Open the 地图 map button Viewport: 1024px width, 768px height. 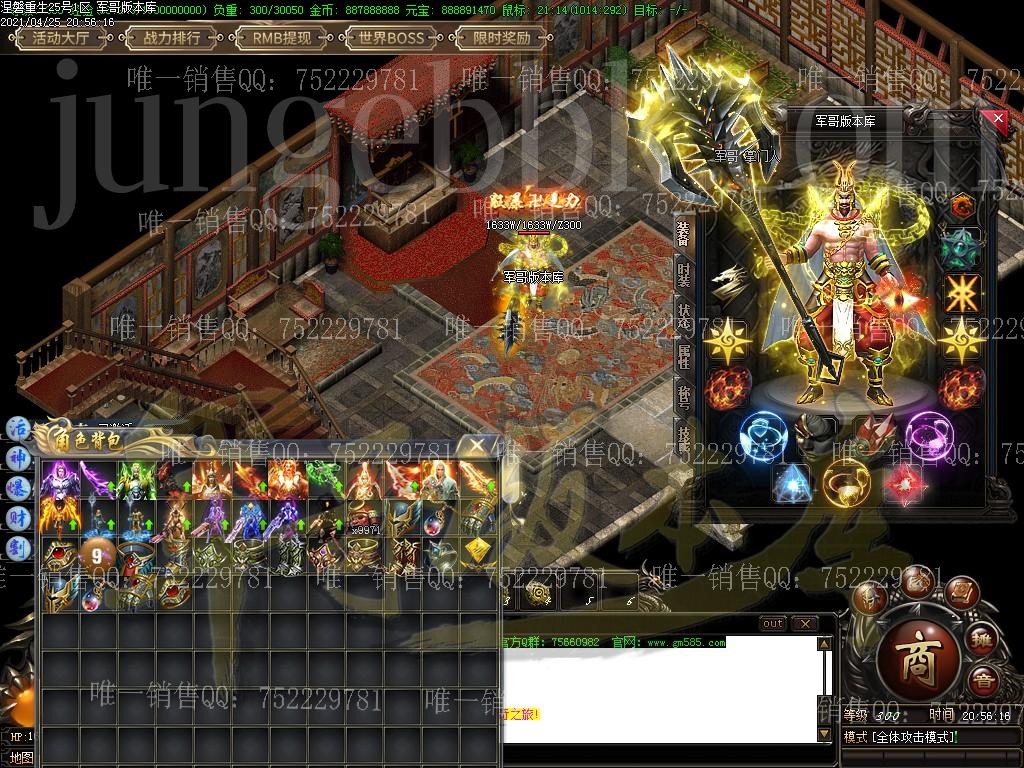[20, 759]
